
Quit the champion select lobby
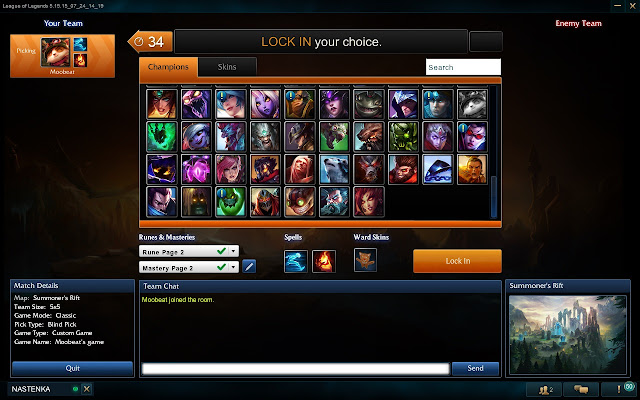[72, 367]
